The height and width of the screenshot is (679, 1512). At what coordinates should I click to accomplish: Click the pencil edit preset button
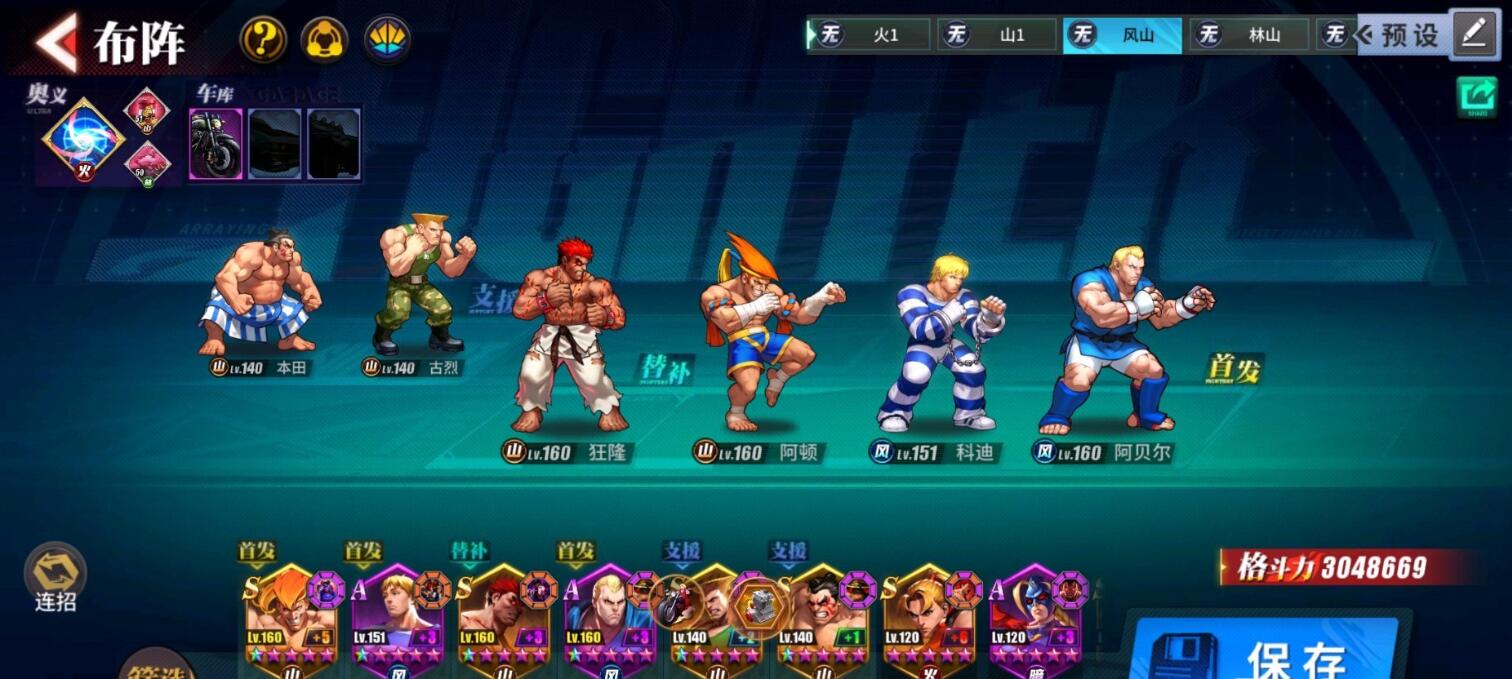tap(1474, 33)
